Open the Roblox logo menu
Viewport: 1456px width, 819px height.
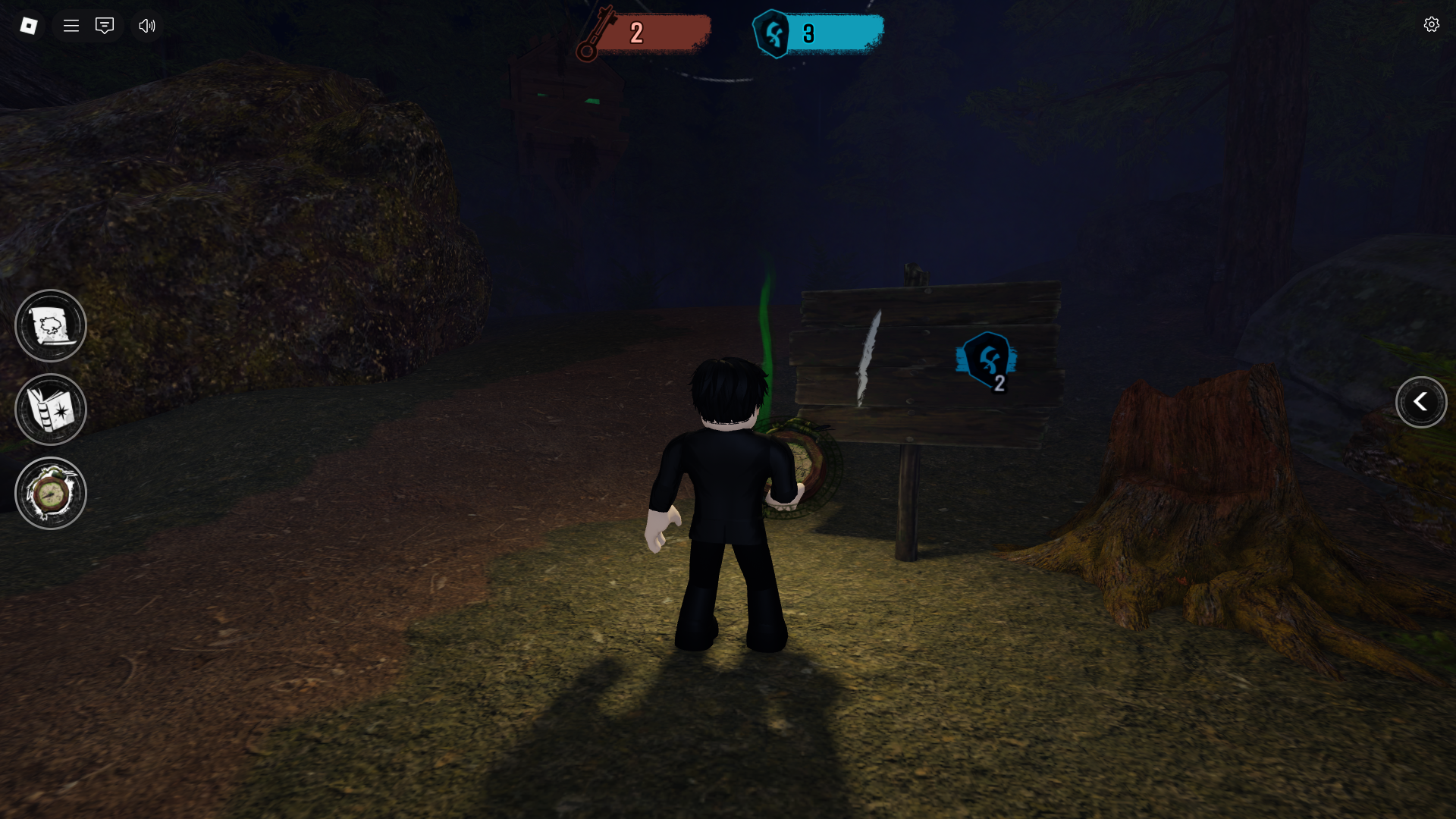tap(29, 26)
